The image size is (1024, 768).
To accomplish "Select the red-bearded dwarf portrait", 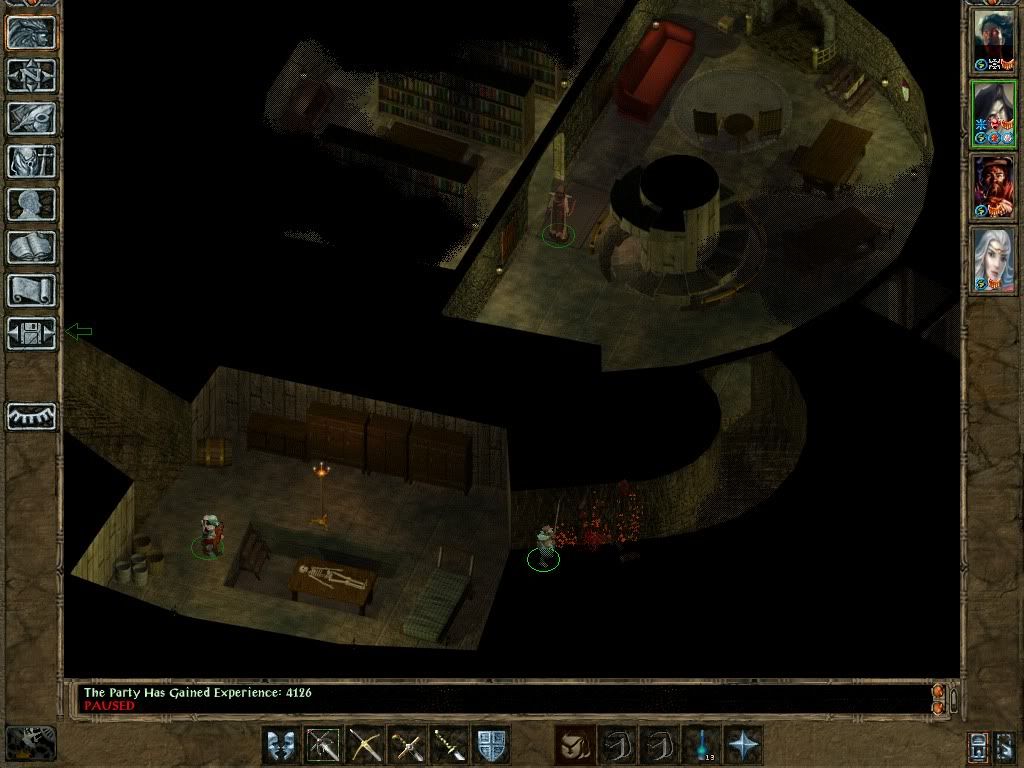I will pos(994,187).
